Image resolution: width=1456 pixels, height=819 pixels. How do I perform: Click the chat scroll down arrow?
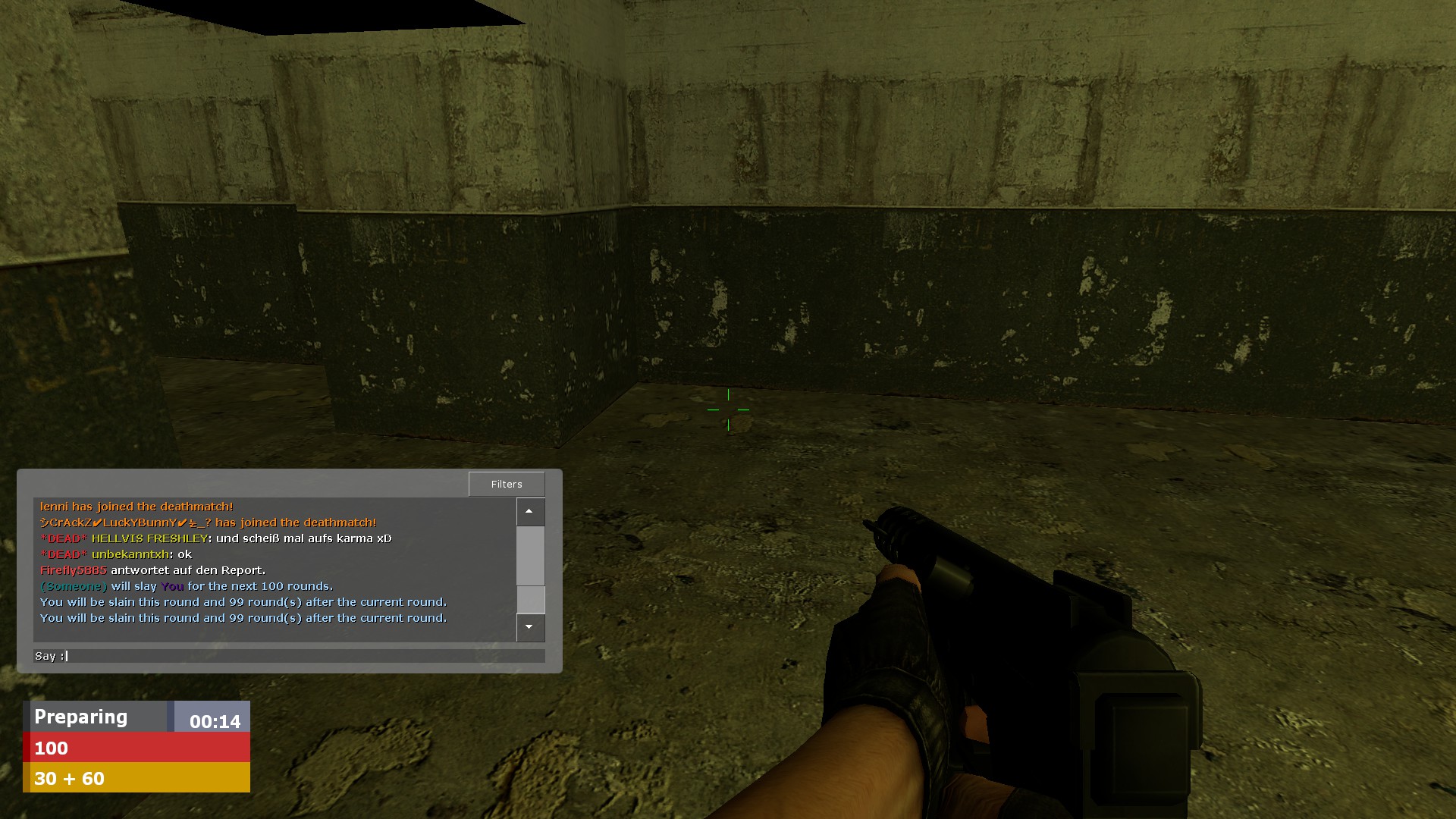pos(530,627)
